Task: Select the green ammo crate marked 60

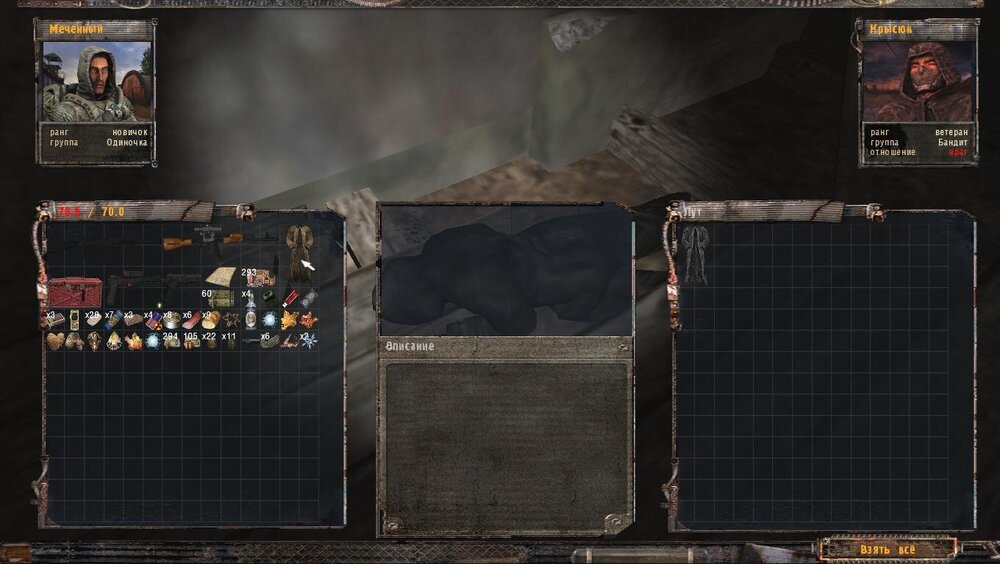Action: 219,298
